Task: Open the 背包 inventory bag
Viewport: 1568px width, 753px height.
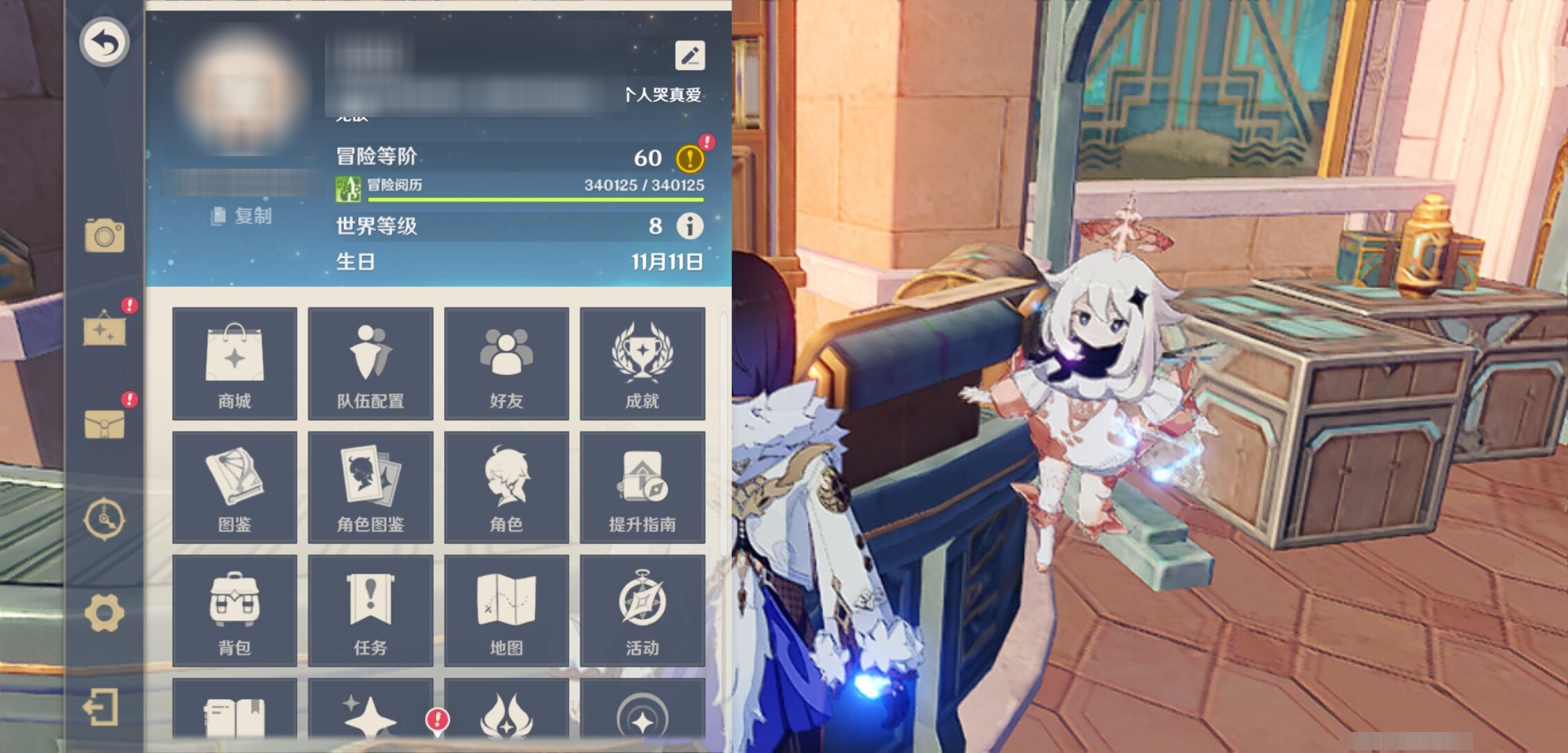Action: coord(234,610)
